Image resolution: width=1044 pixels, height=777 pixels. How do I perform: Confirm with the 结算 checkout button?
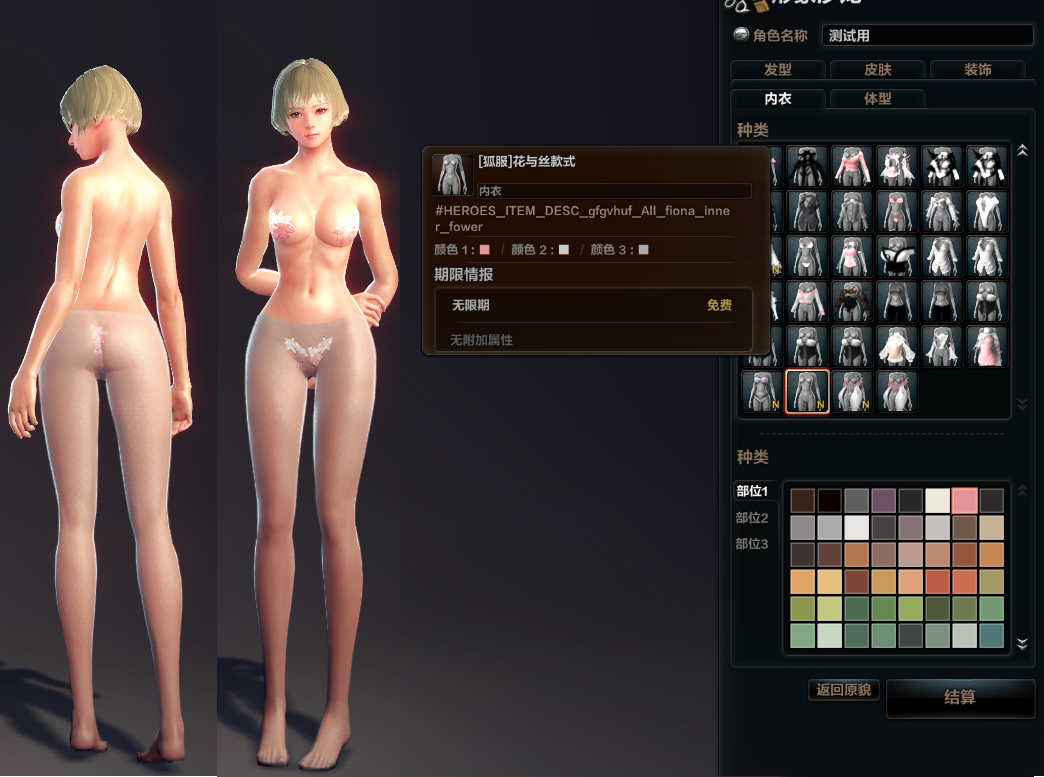click(960, 697)
